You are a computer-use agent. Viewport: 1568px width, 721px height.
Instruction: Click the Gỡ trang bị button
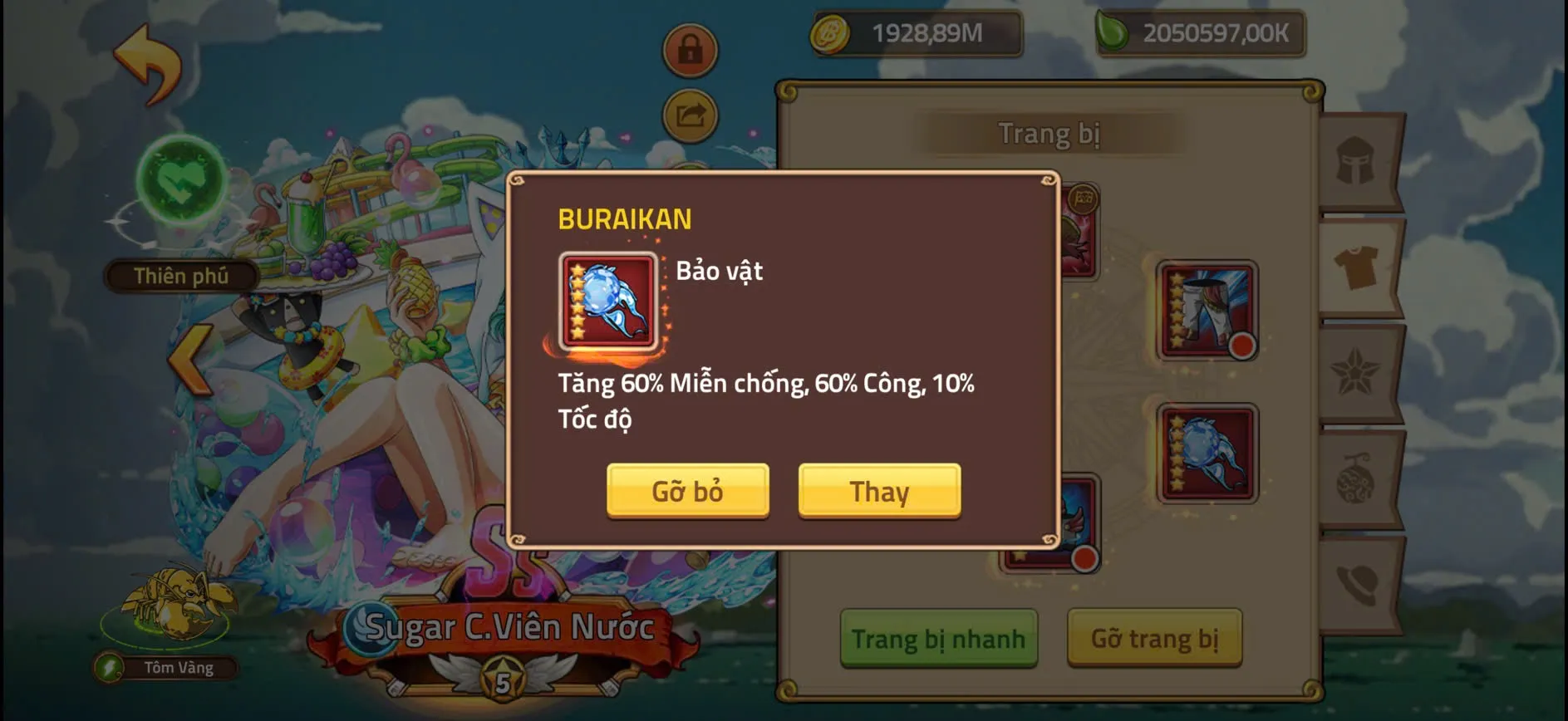tap(1155, 640)
